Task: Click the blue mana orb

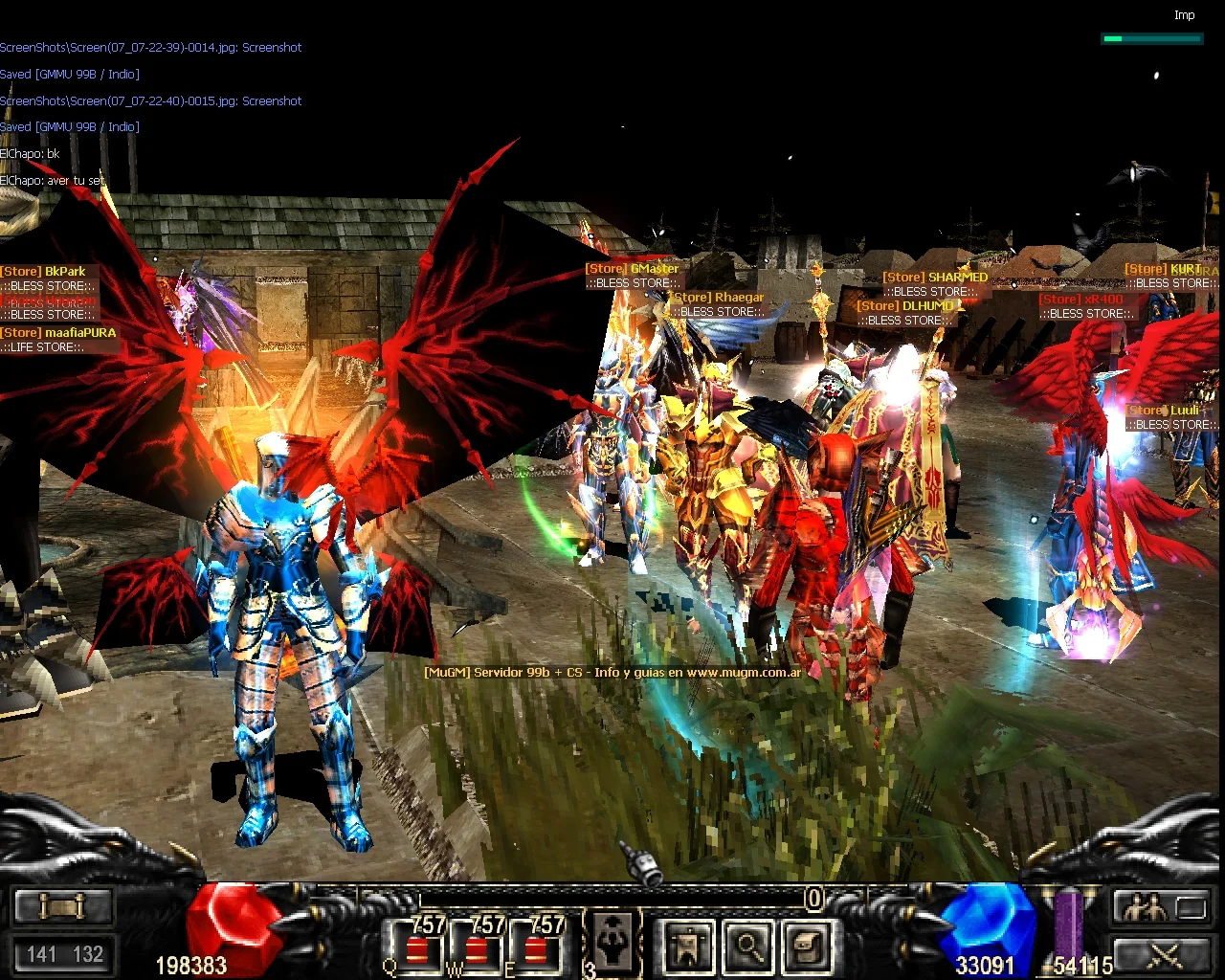Action: coord(986,926)
